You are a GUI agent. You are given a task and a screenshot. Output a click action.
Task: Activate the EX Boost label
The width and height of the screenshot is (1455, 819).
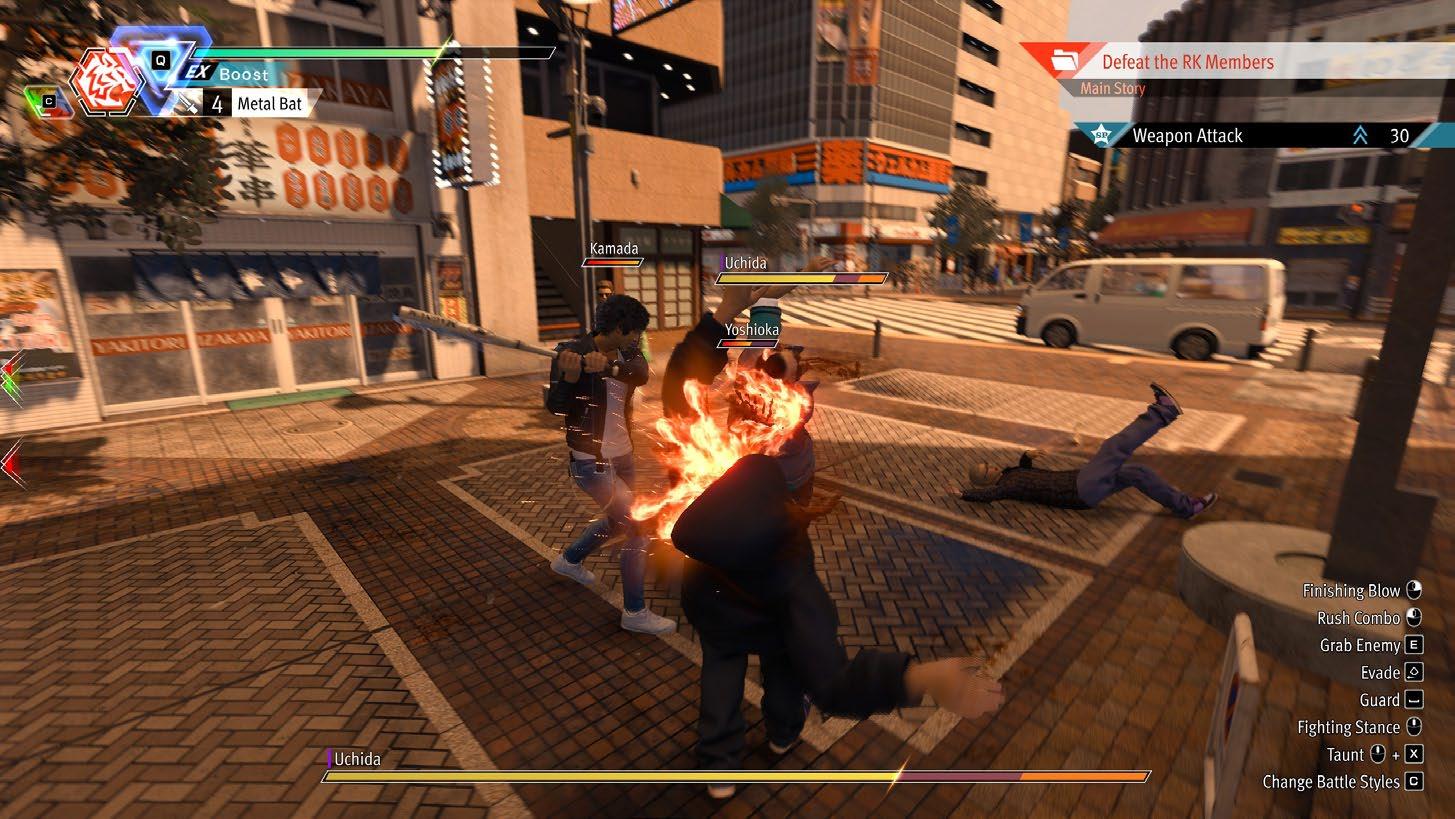(x=228, y=74)
